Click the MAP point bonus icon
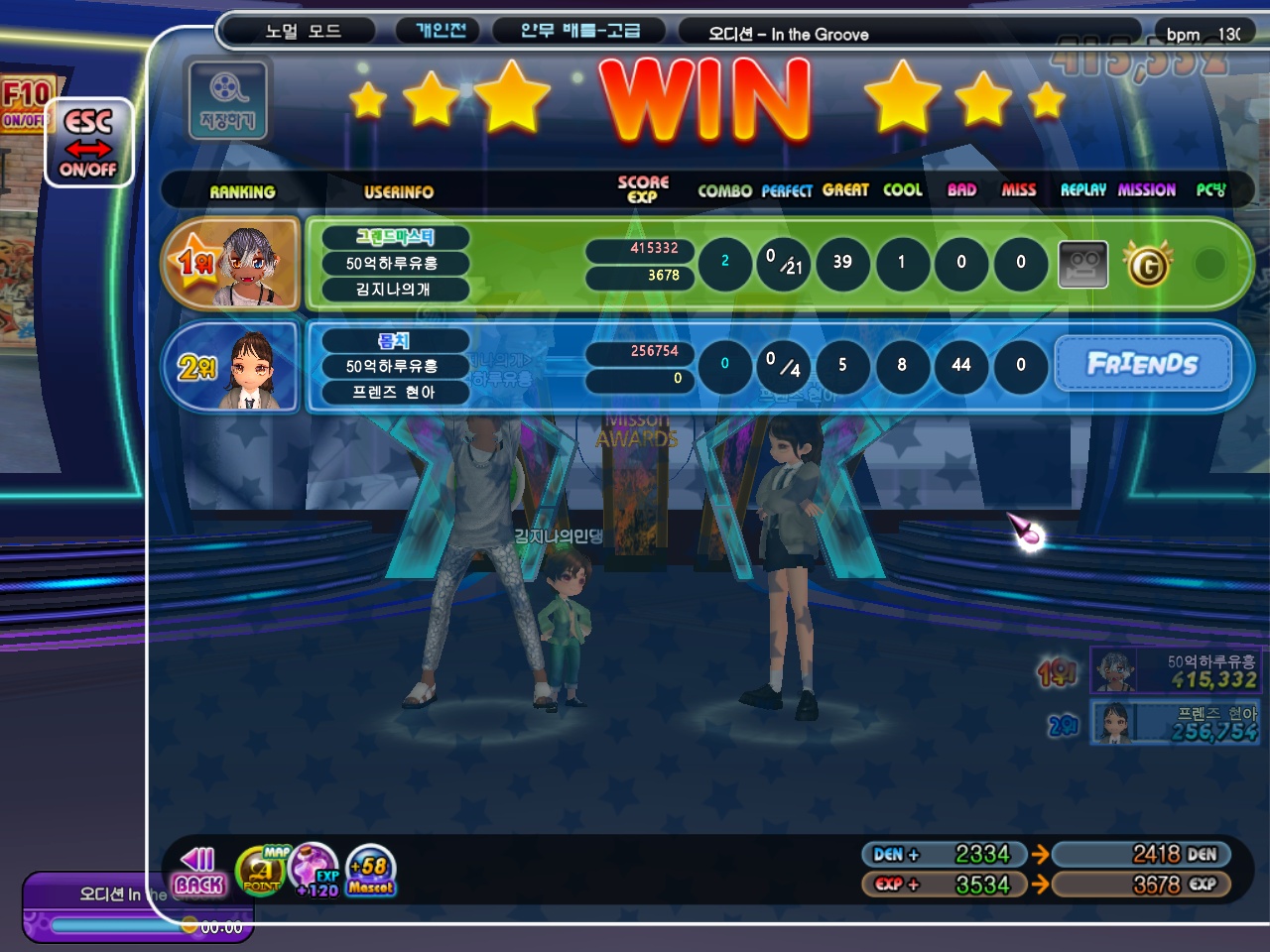 click(x=261, y=872)
